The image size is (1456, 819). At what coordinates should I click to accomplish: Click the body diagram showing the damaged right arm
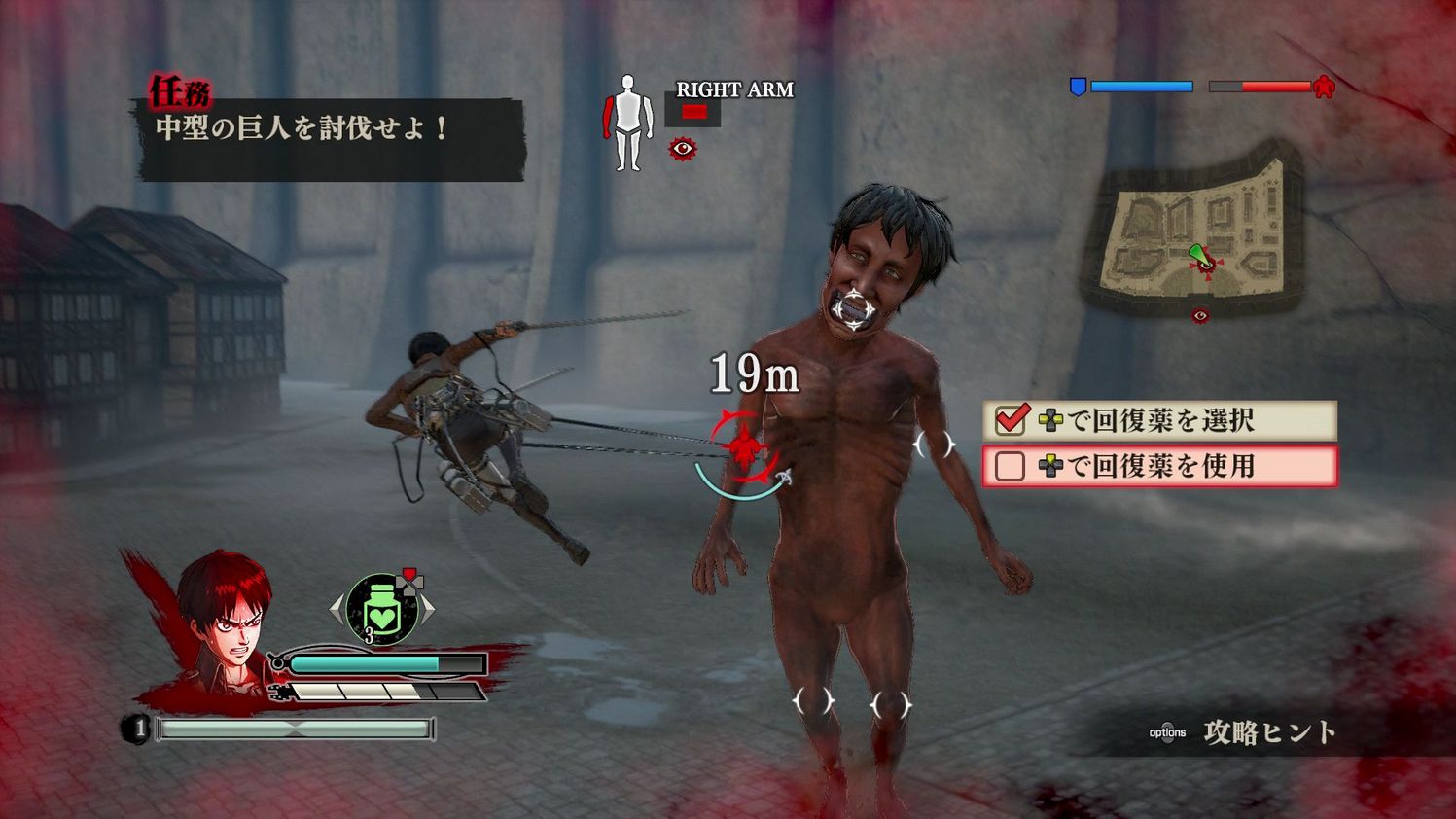(x=627, y=121)
